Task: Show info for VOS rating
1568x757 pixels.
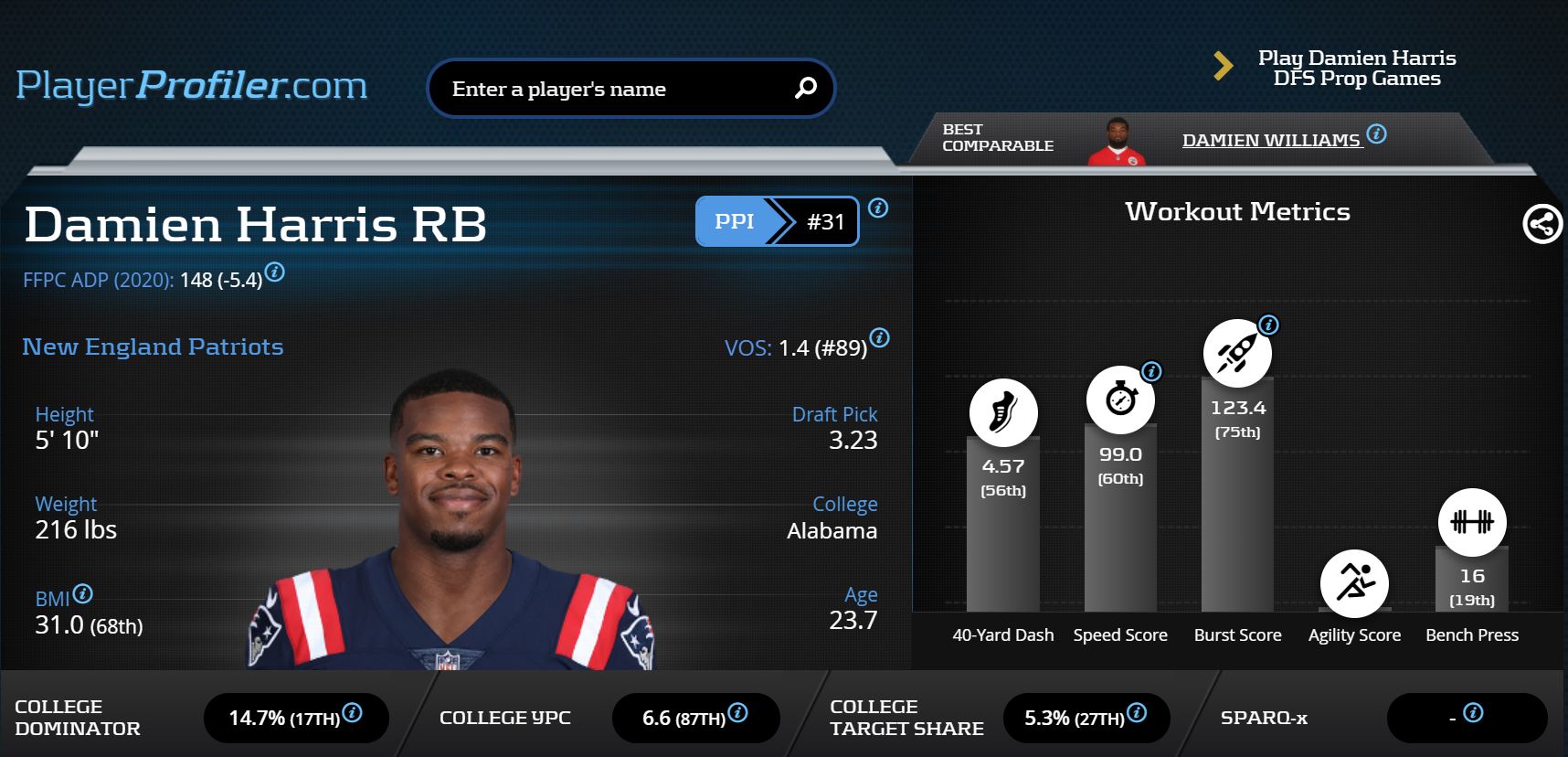Action: [879, 338]
